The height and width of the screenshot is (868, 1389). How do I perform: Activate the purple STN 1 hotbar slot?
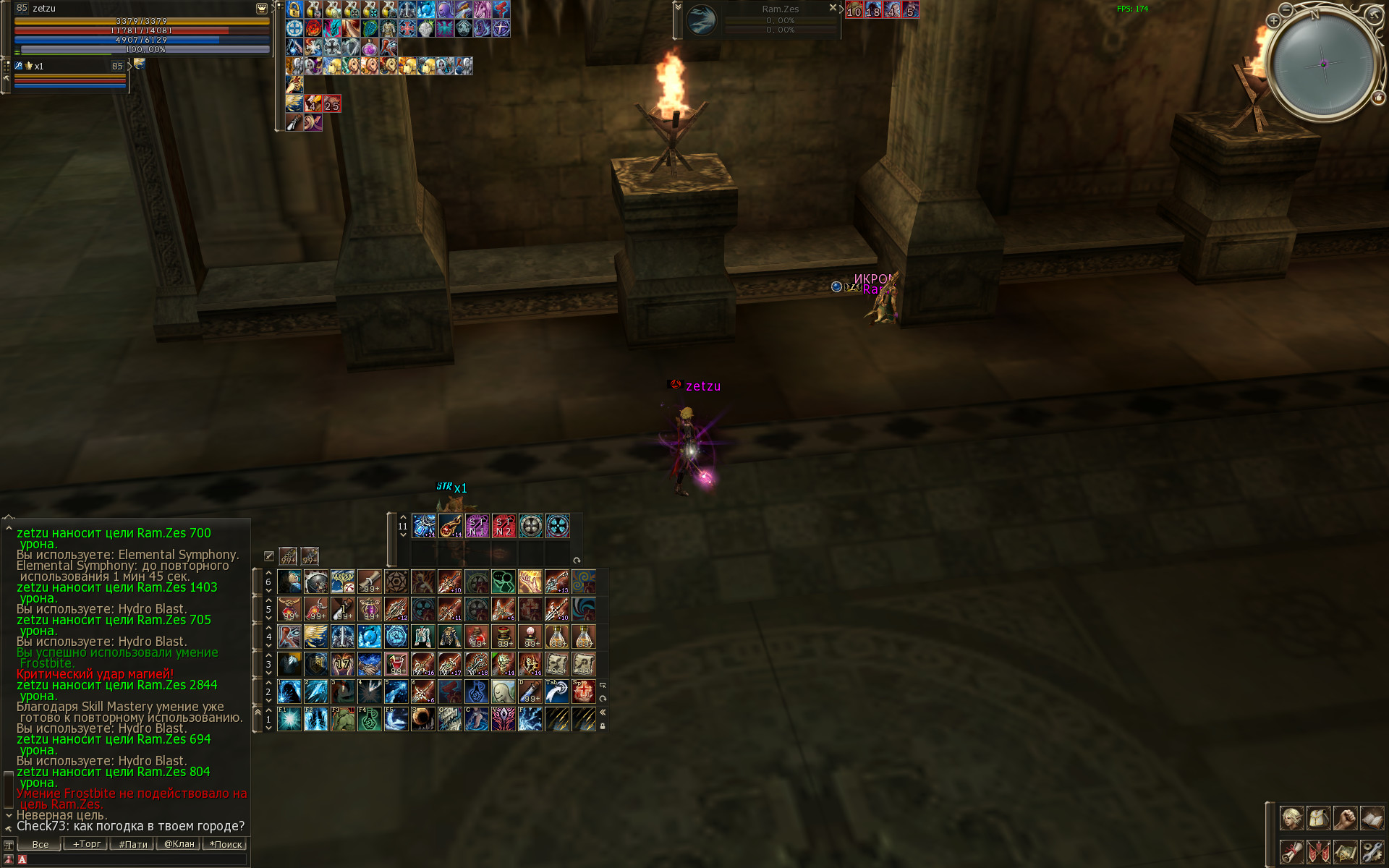(477, 526)
